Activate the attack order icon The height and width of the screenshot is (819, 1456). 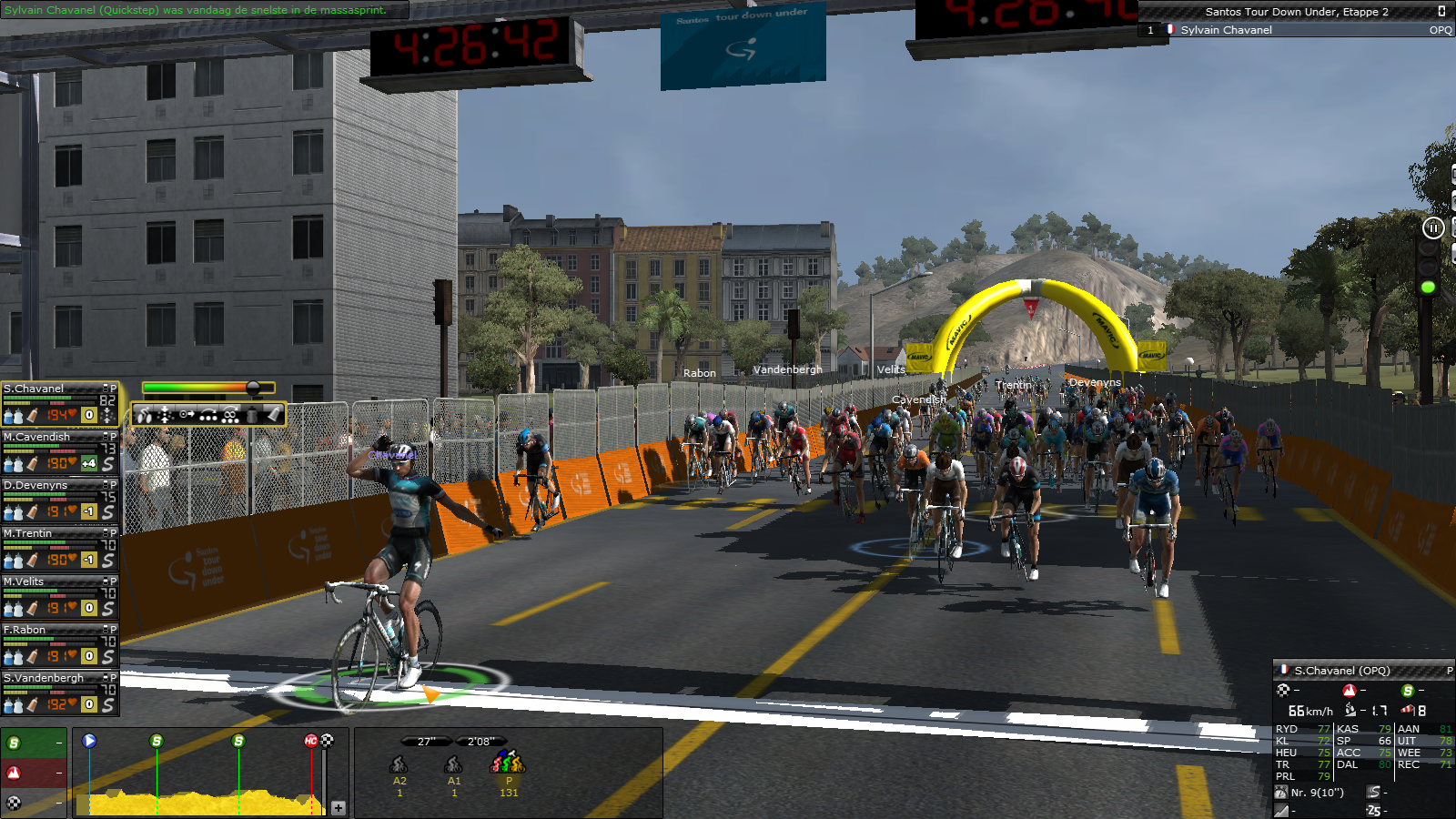tap(146, 416)
